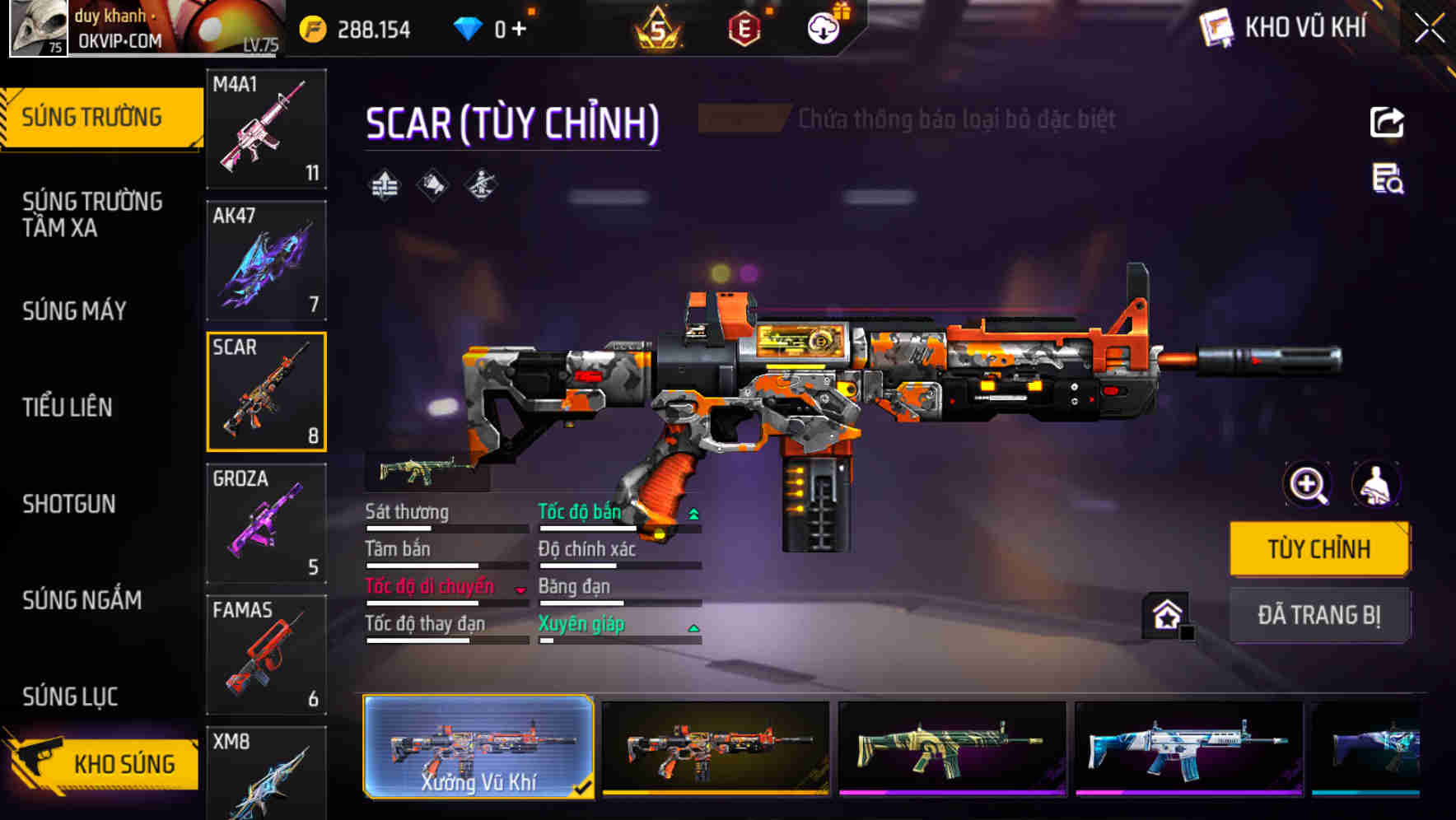The image size is (1456, 820).
Task: Share the SCAR skin
Action: pyautogui.click(x=1386, y=122)
